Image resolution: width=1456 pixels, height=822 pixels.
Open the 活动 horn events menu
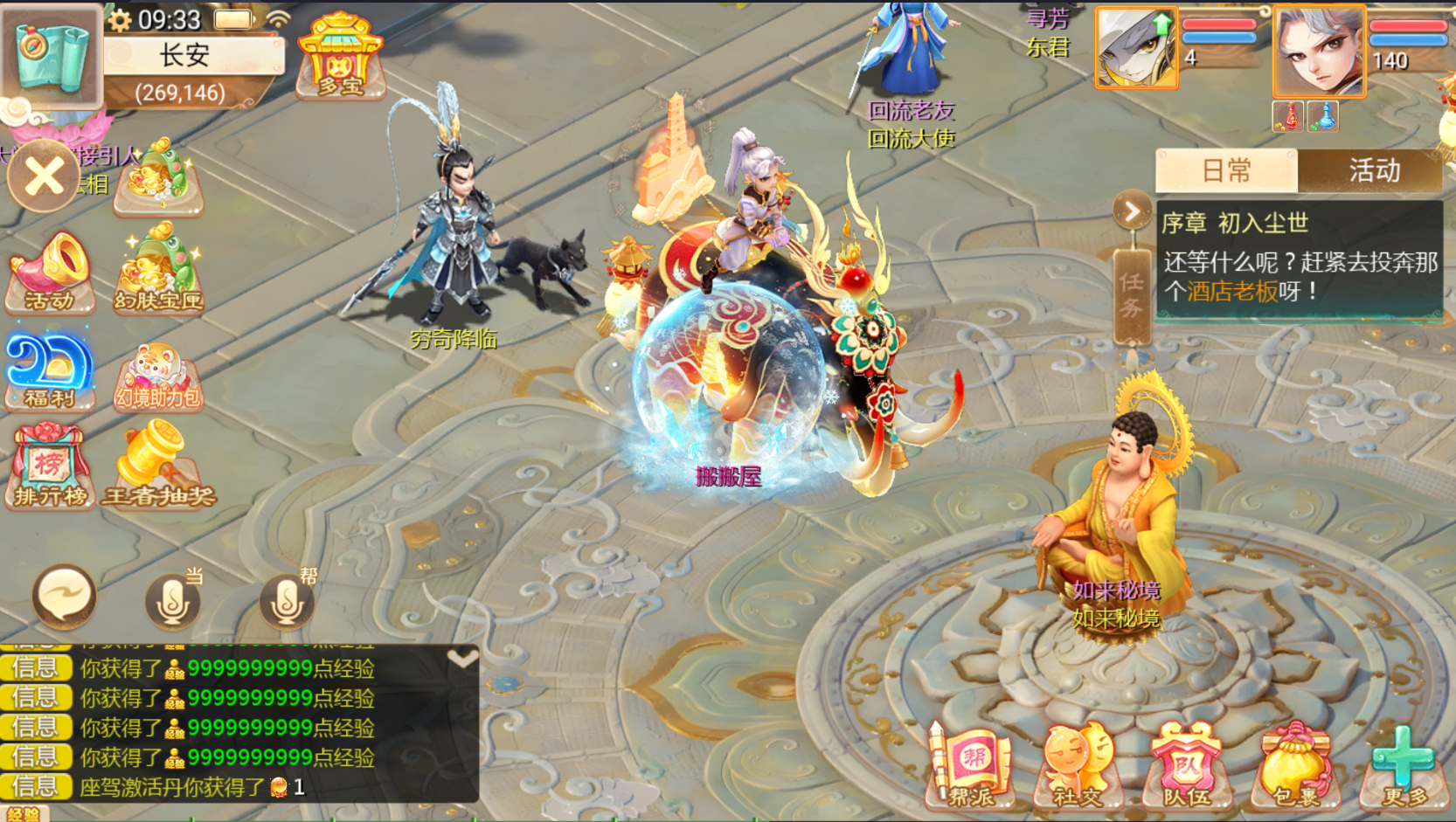(50, 272)
